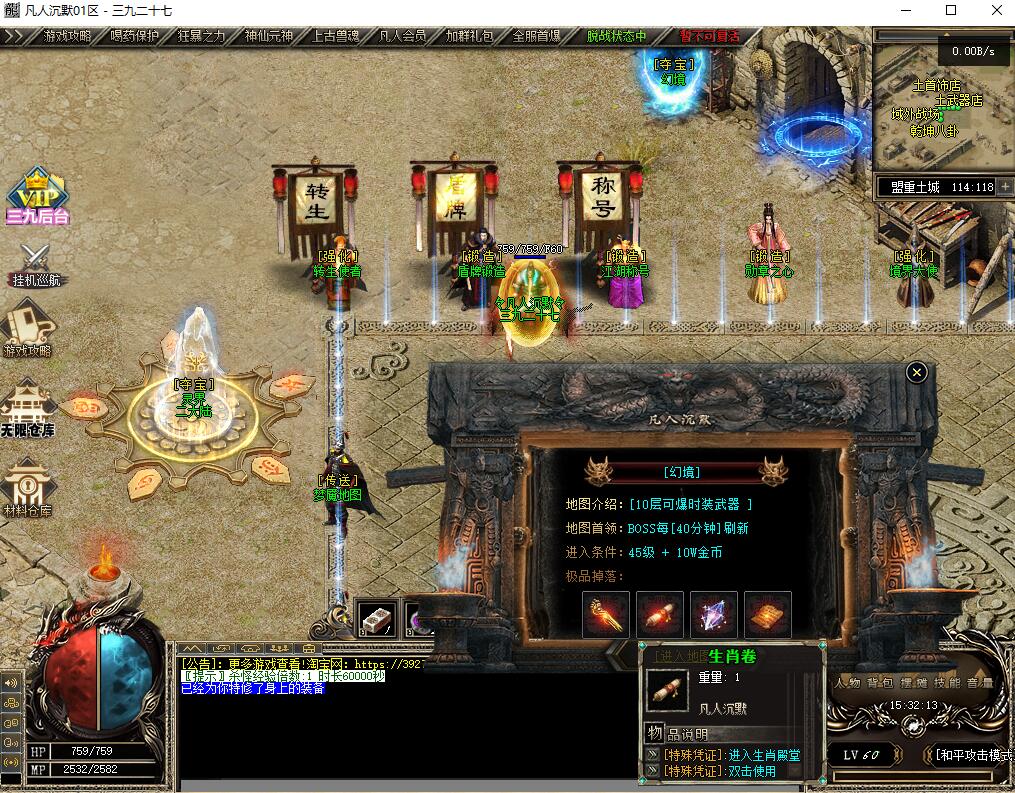This screenshot has height=793, width=1015.
Task: Select the 加群礼包 gift pack entry
Action: coord(470,36)
